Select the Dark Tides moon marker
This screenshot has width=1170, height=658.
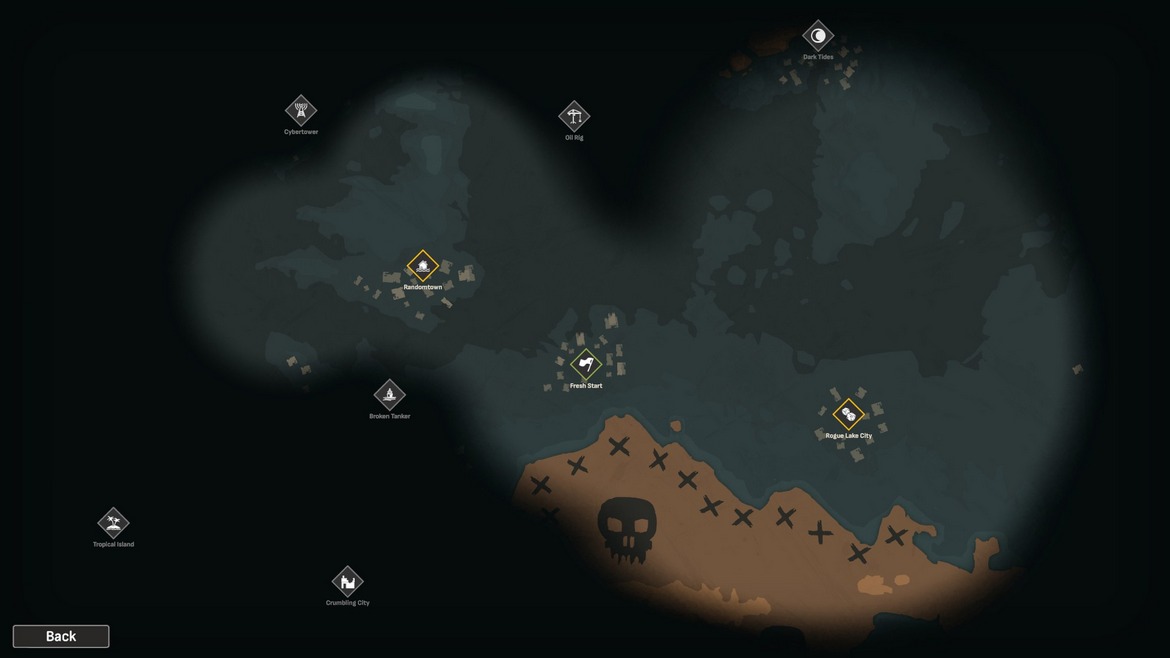tap(818, 36)
